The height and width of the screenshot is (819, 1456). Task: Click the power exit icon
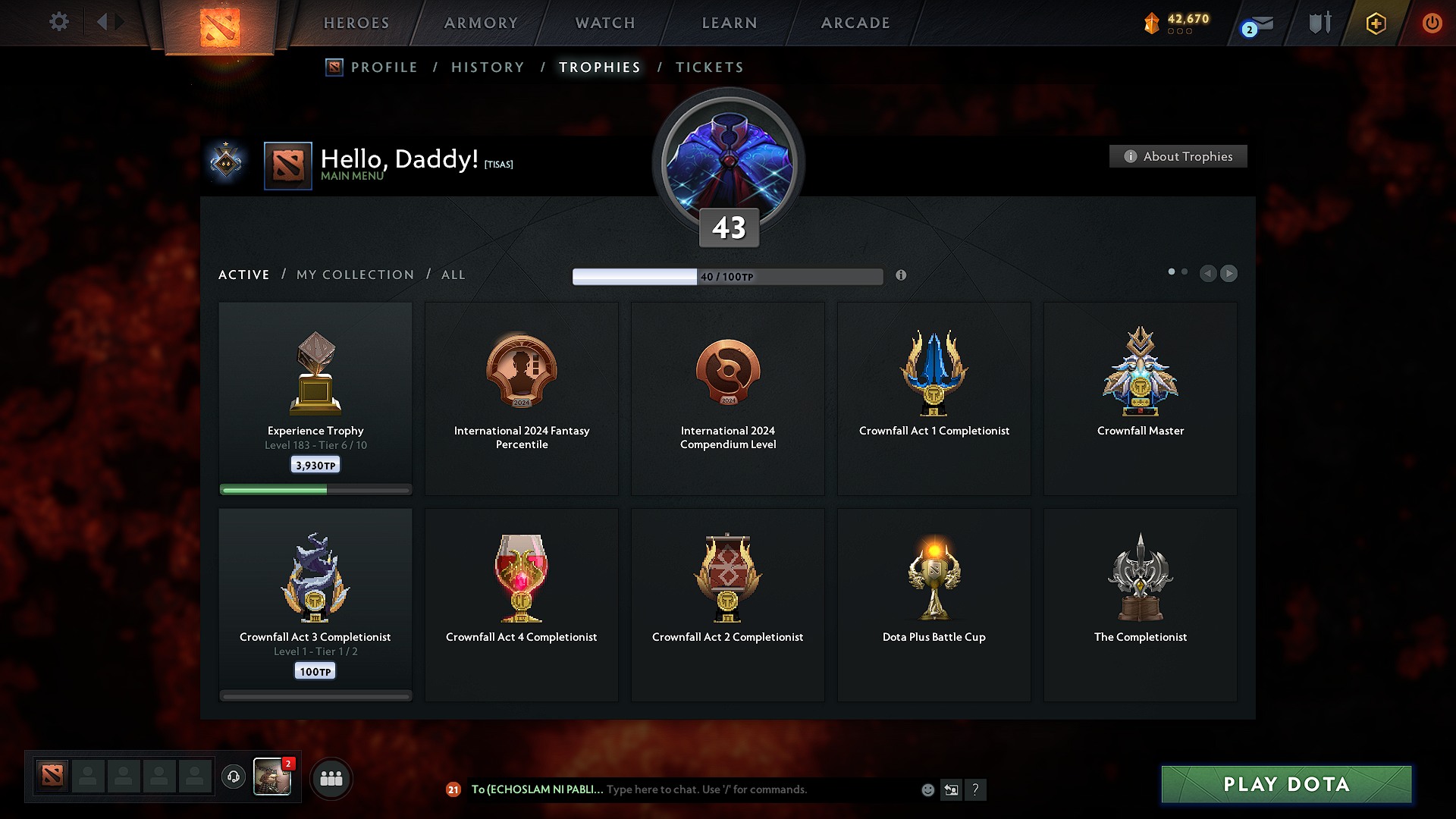(x=1432, y=23)
